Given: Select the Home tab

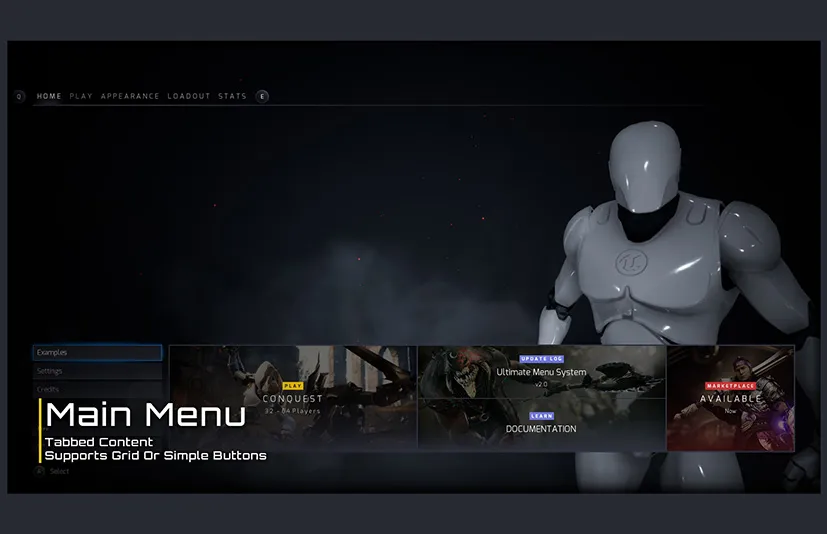Looking at the screenshot, I should [x=49, y=96].
